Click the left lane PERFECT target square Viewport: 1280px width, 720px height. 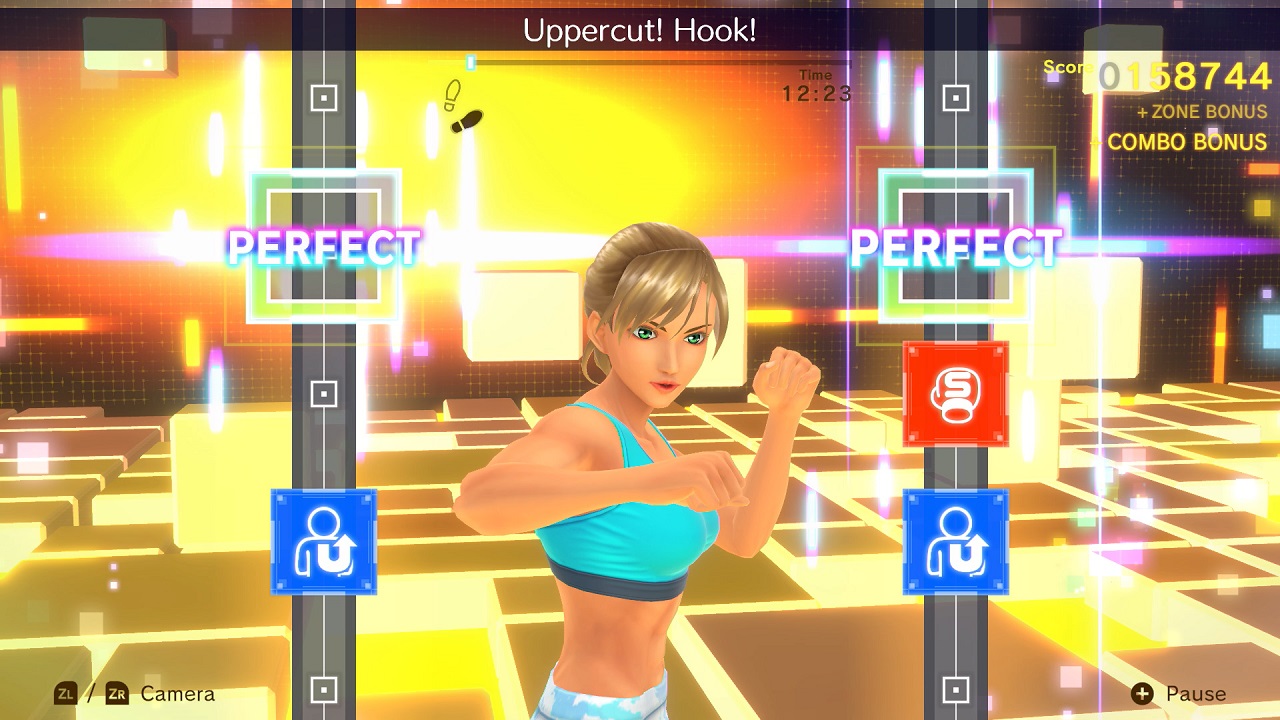(325, 245)
